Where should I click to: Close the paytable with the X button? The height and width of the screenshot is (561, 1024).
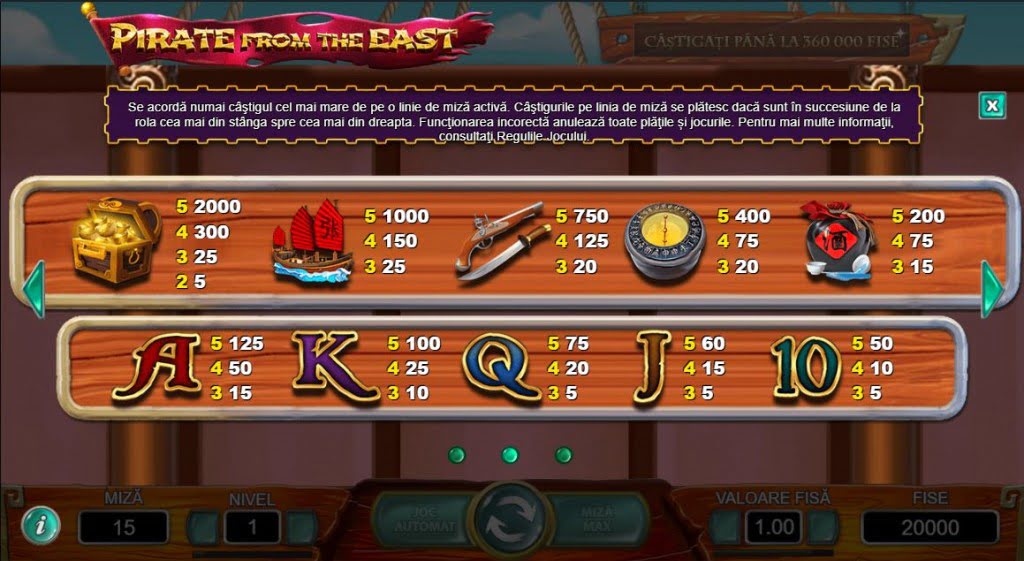coord(991,105)
